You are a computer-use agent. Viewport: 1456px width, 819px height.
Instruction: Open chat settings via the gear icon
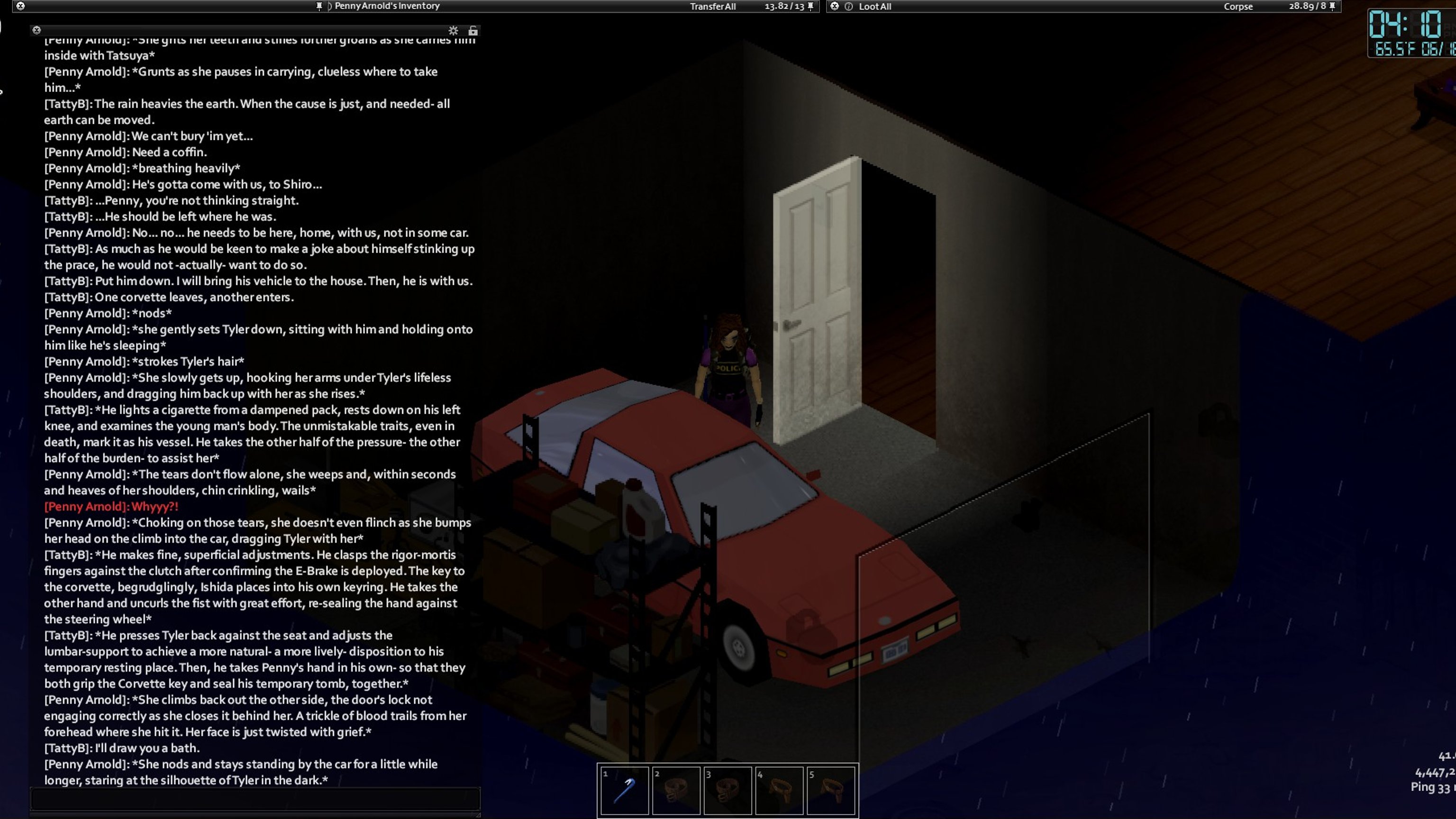[453, 30]
